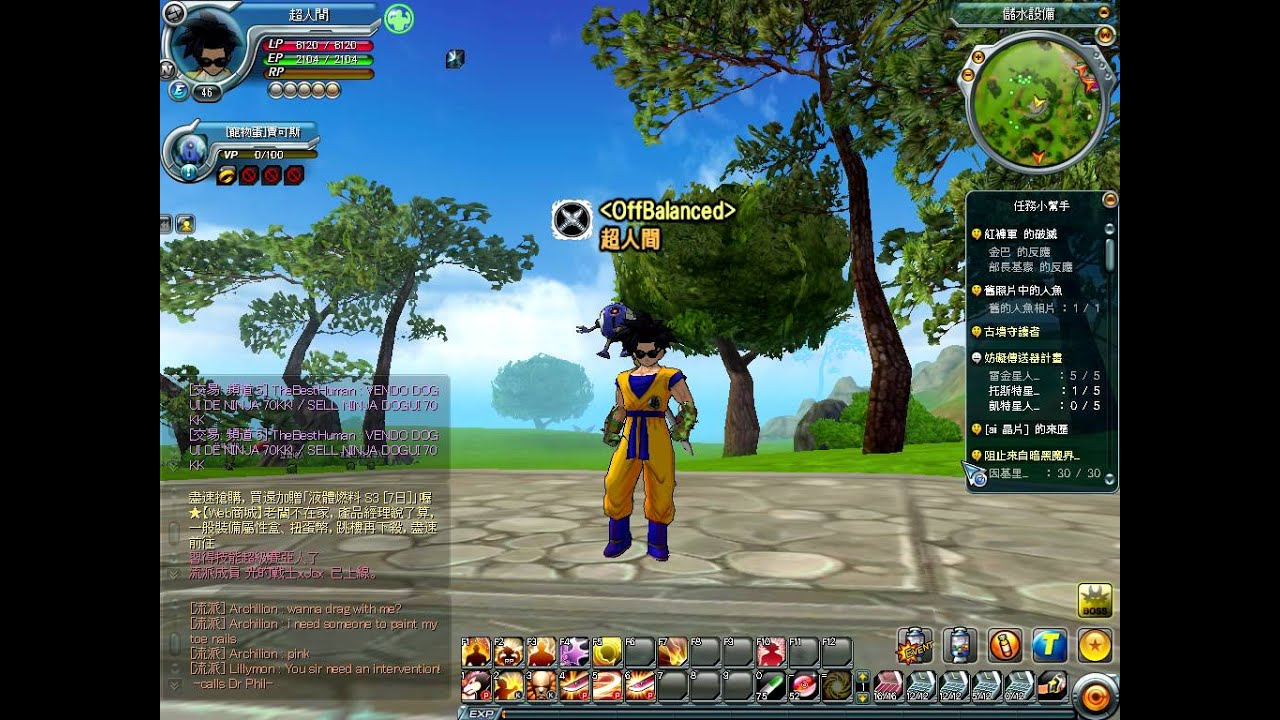This screenshot has height=720, width=1280.
Task: Click the hotbar page up arrow
Action: [x=863, y=678]
